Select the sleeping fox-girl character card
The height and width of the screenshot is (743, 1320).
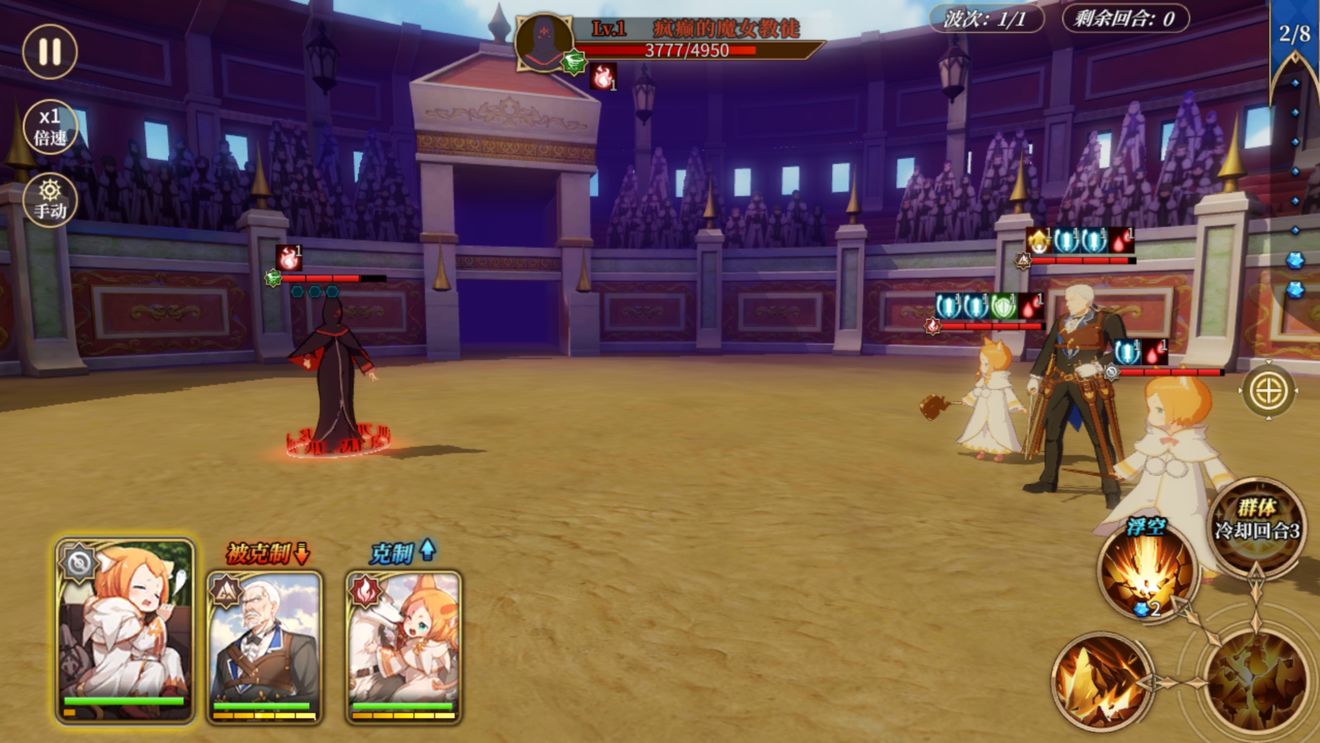pos(125,630)
